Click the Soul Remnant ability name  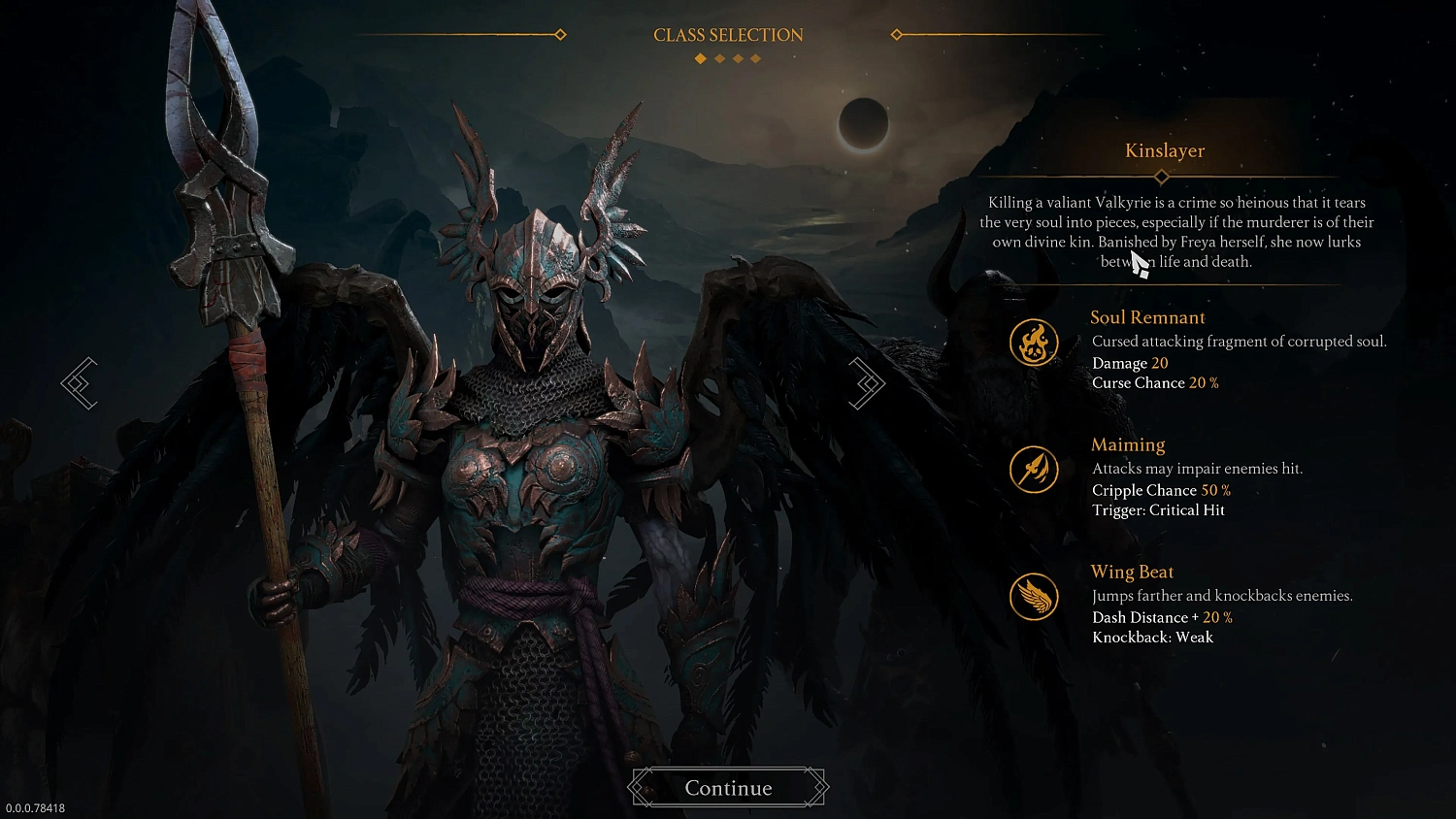[x=1147, y=317]
